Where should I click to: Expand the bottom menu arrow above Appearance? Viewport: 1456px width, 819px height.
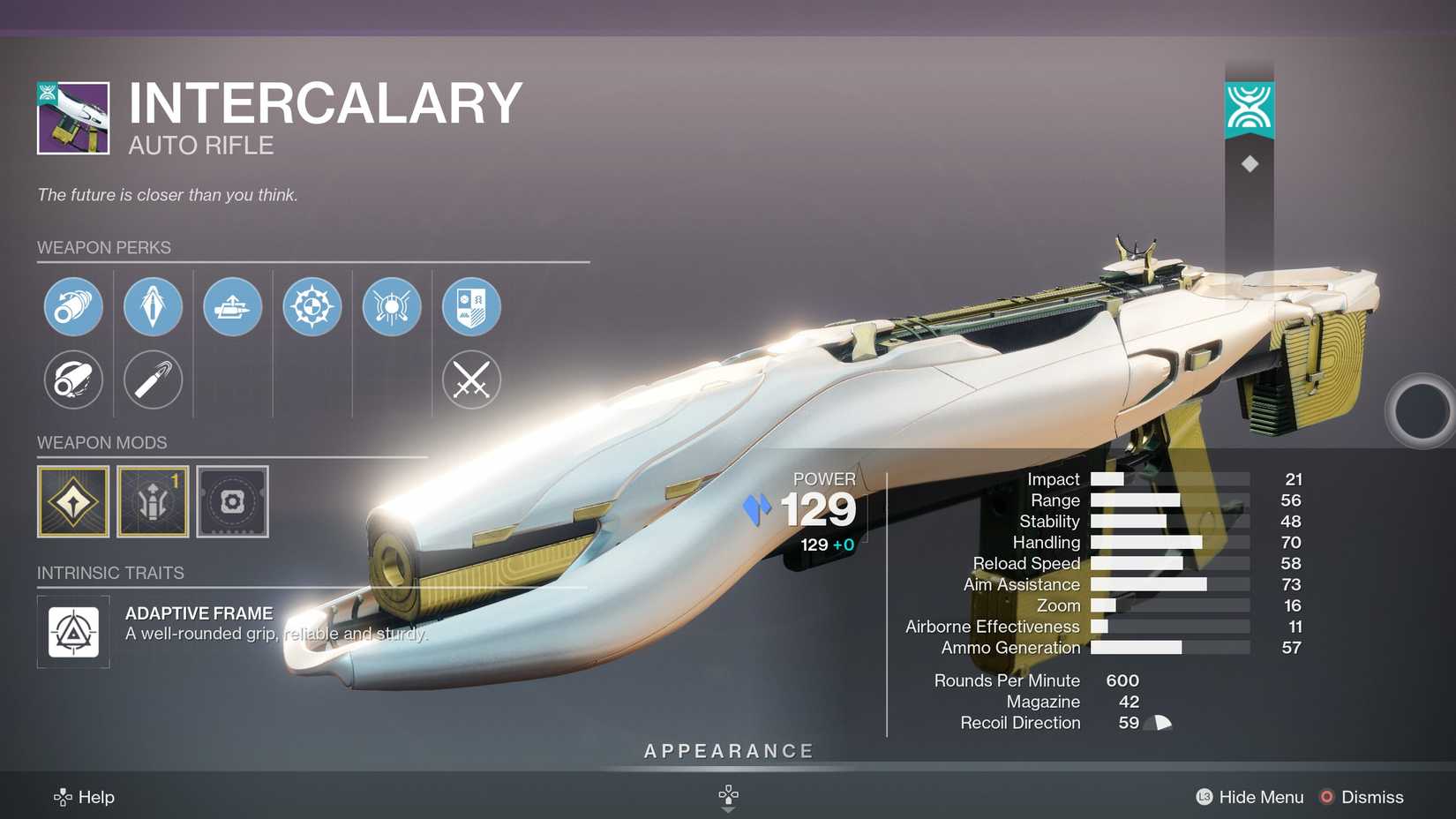click(x=727, y=795)
